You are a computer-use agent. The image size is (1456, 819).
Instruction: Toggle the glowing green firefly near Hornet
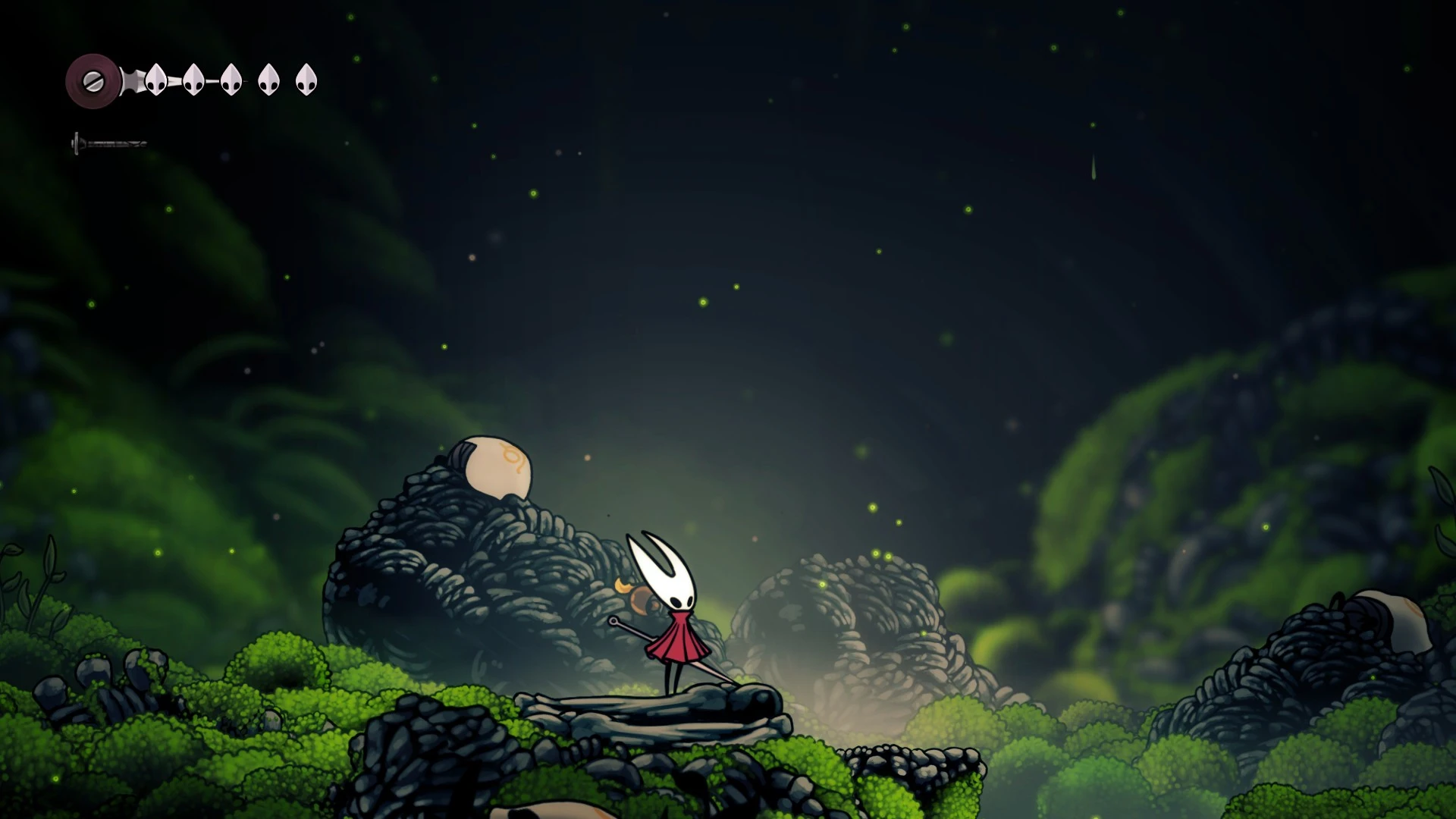click(x=822, y=585)
